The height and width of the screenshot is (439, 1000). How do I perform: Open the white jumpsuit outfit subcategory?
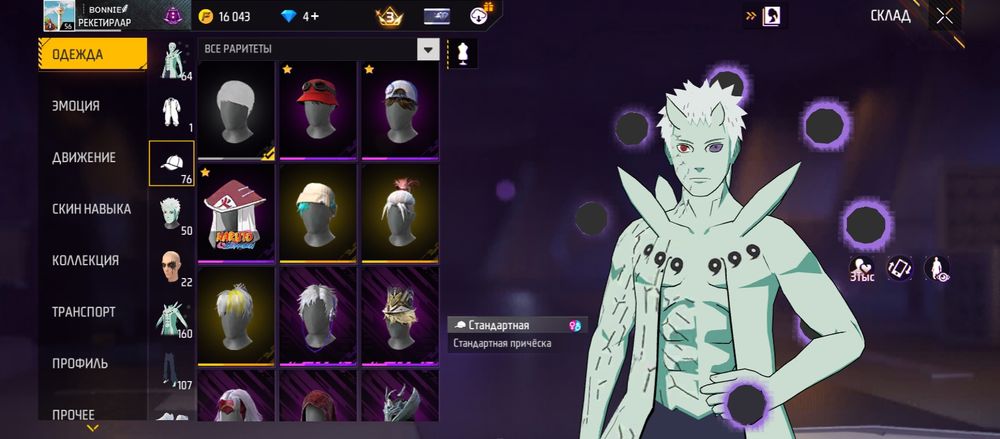point(171,111)
